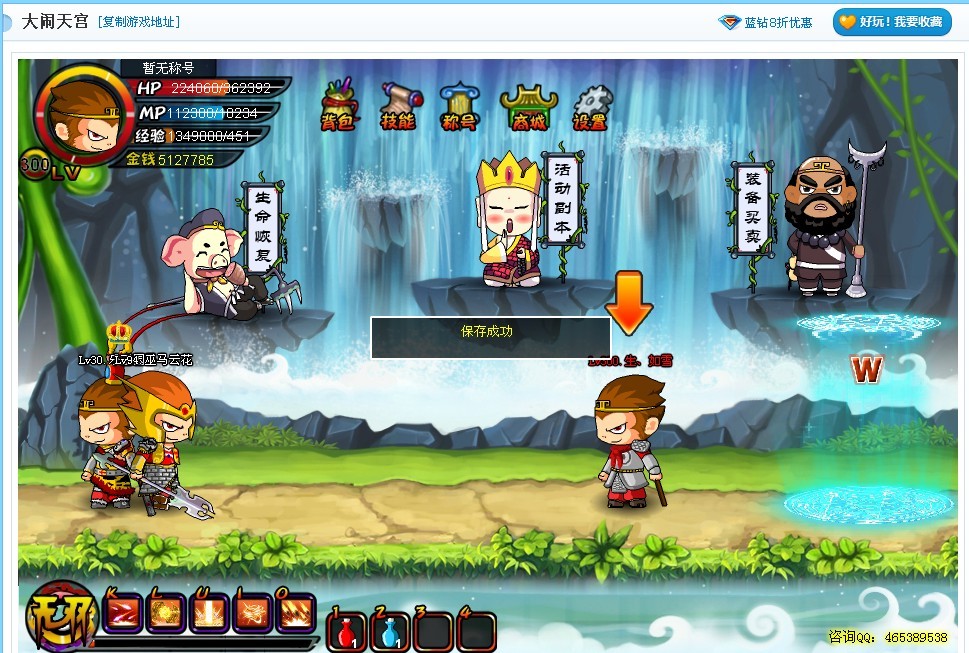Trigger the U light pillar skill
The width and height of the screenshot is (969, 653).
(210, 613)
